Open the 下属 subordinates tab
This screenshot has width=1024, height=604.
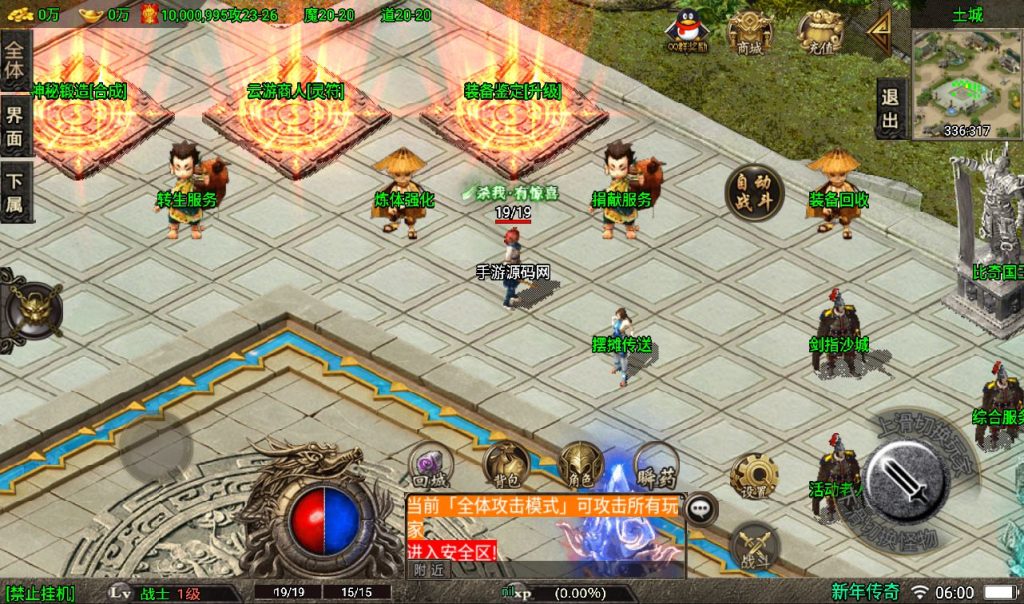click(x=14, y=192)
